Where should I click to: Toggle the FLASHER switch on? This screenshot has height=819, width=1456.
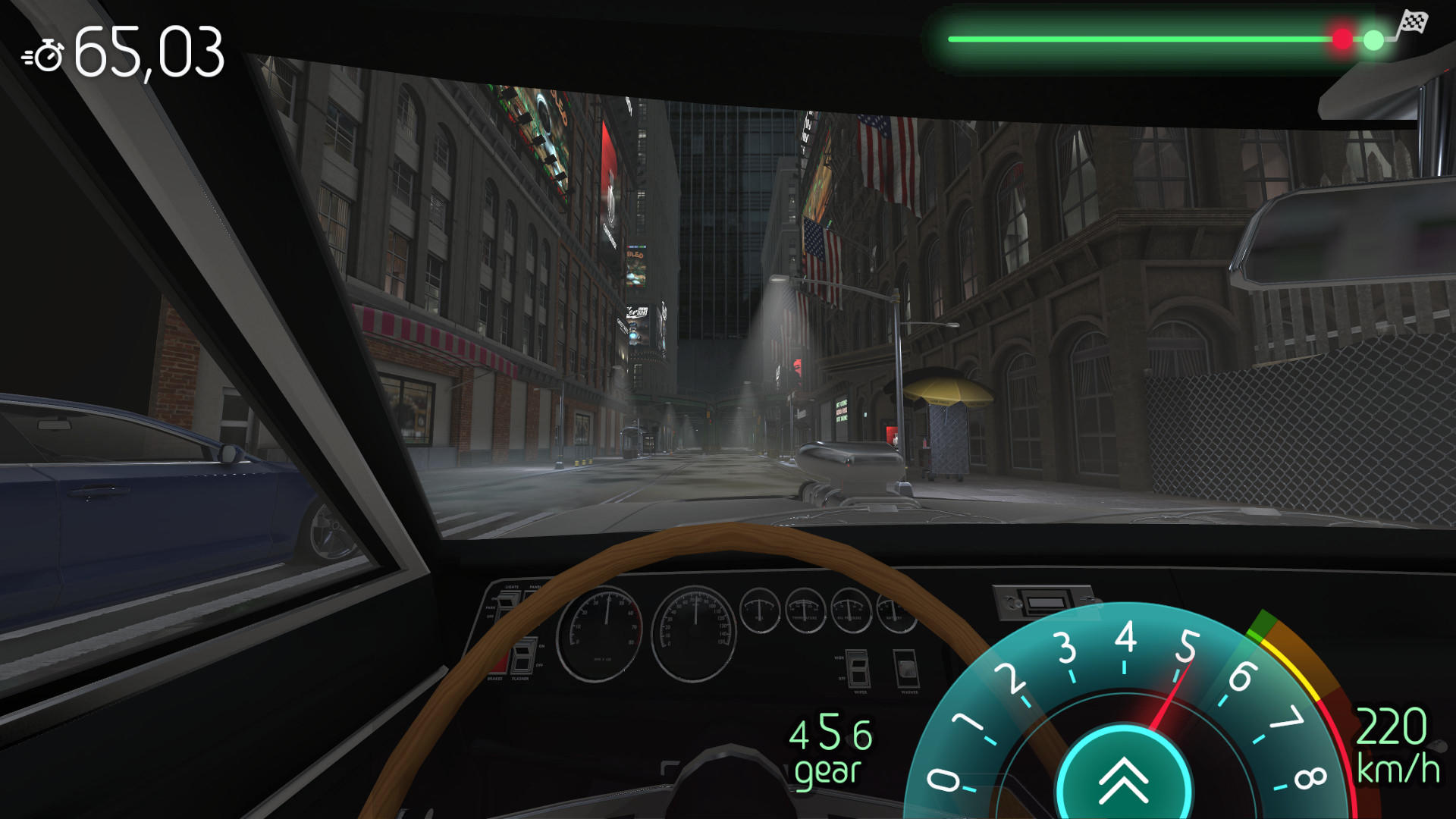tap(524, 658)
